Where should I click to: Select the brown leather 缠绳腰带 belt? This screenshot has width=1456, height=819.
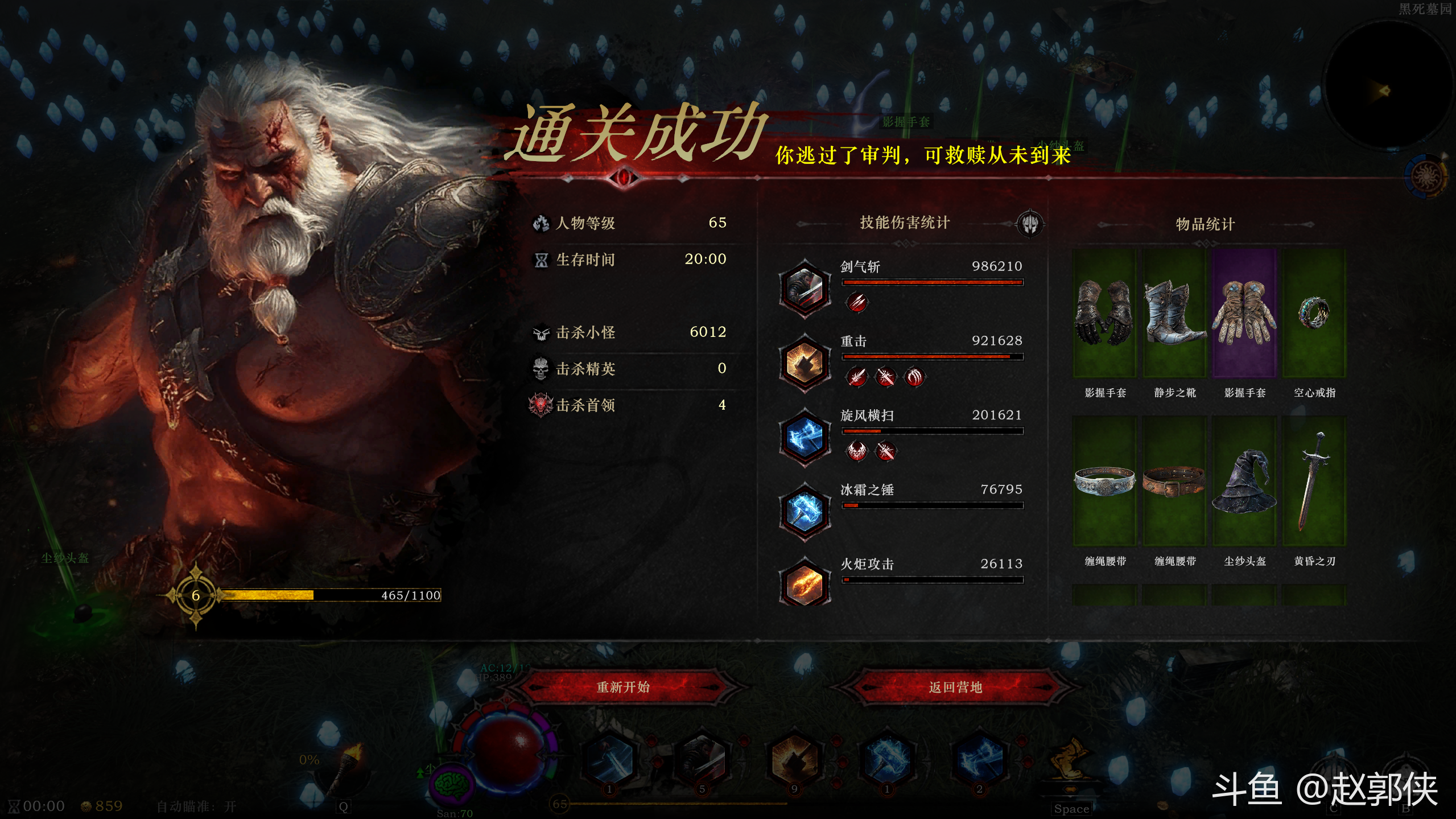coord(1174,481)
